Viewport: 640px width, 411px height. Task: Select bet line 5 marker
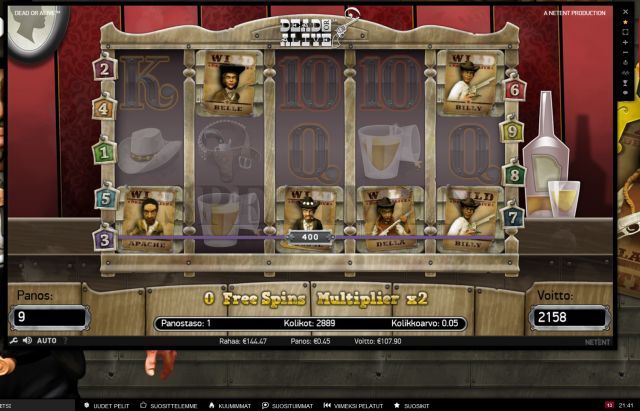104,198
